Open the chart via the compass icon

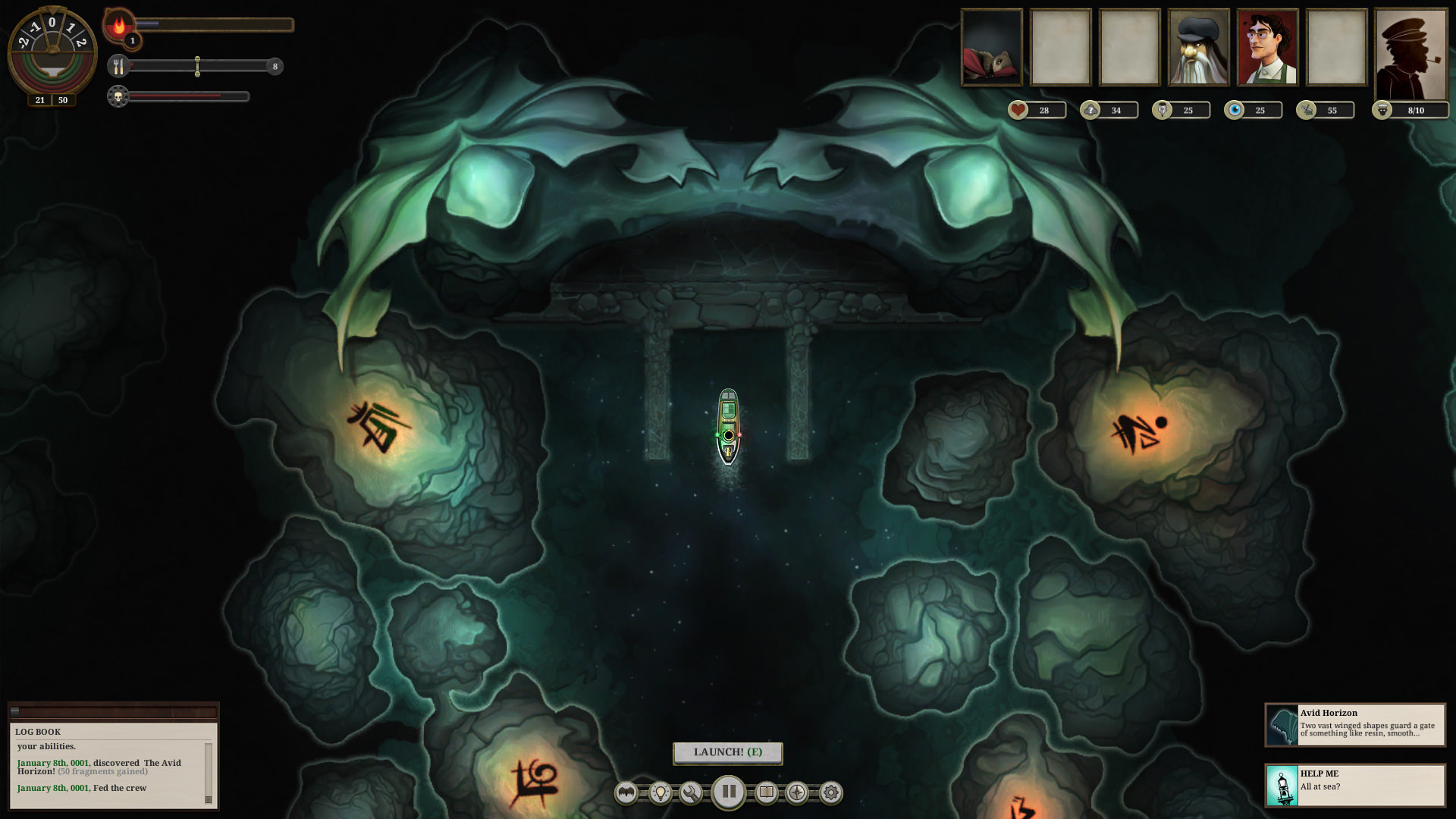pos(798,792)
